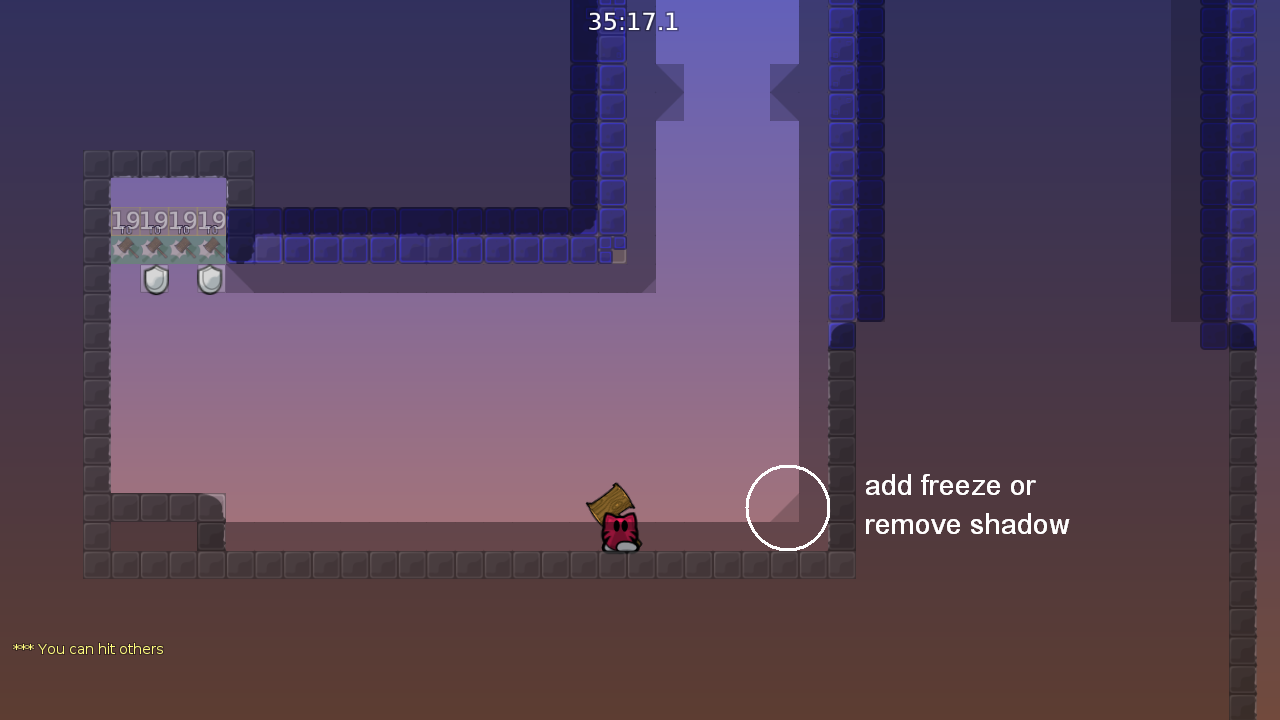Toggle the last switch tile labeled 19

click(212, 222)
